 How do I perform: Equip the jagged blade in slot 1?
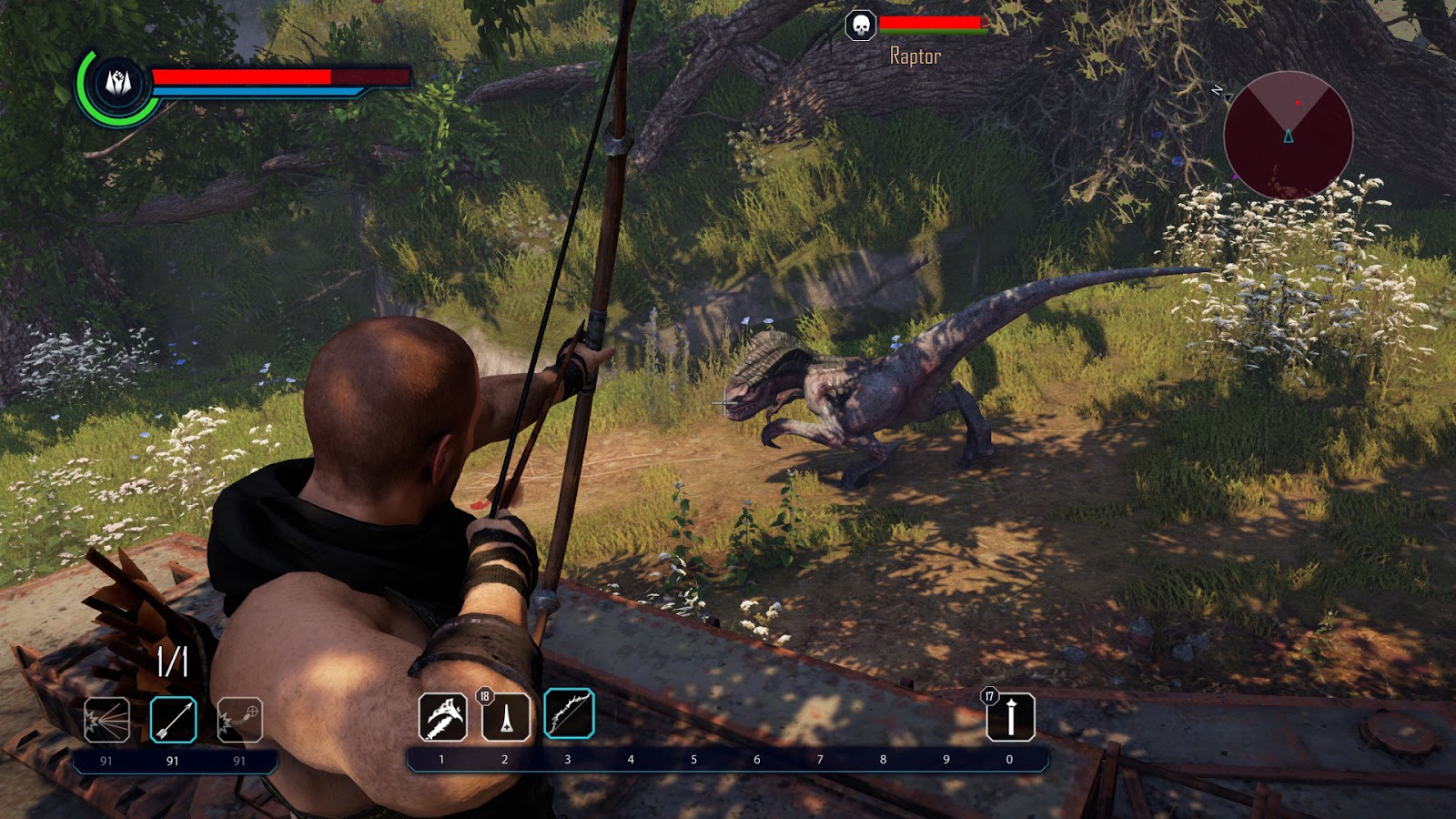(442, 717)
